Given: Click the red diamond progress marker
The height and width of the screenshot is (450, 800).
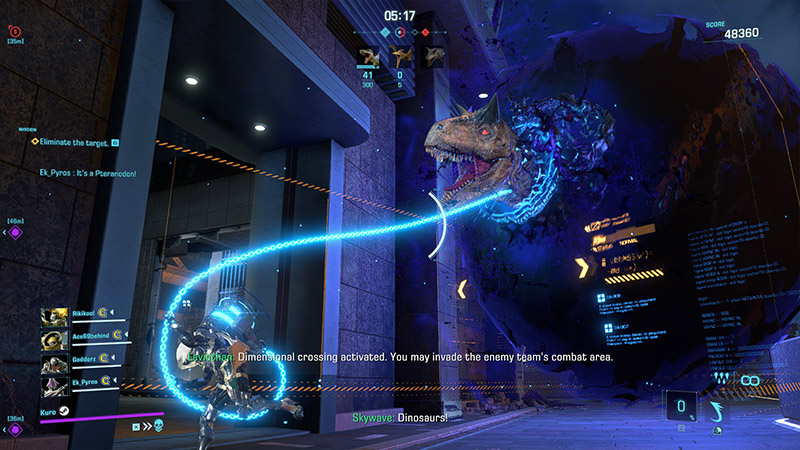Looking at the screenshot, I should tap(425, 31).
